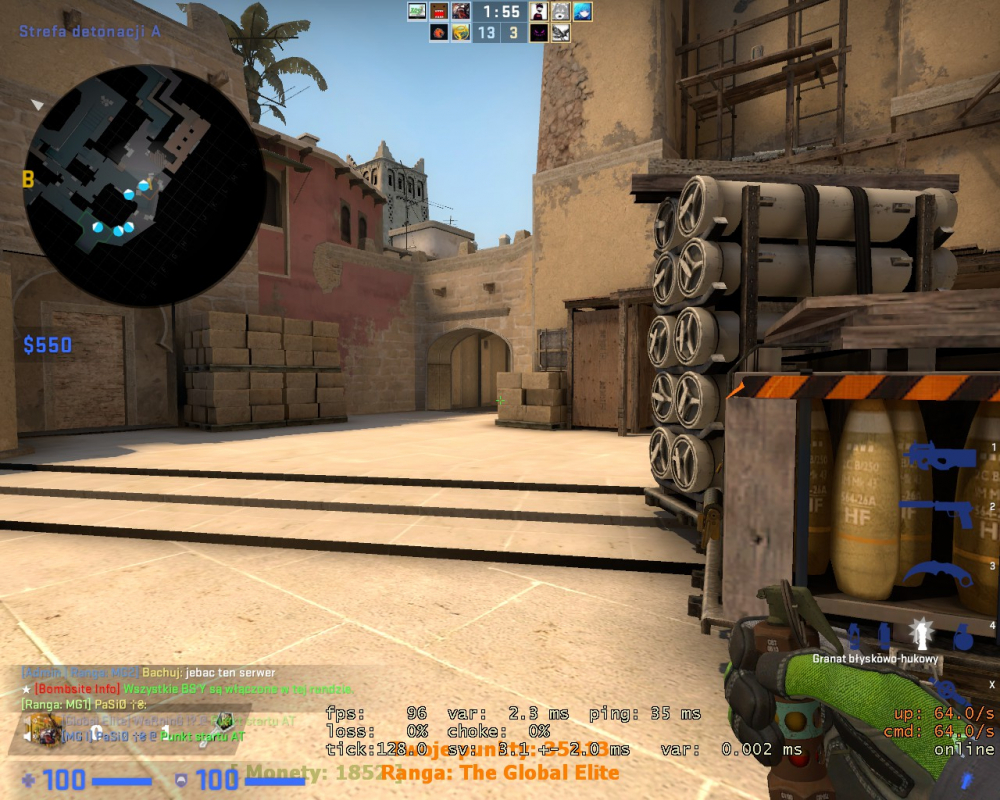Select the highlighted flashbang grenade icon
Viewport: 1000px width, 800px height.
click(920, 633)
